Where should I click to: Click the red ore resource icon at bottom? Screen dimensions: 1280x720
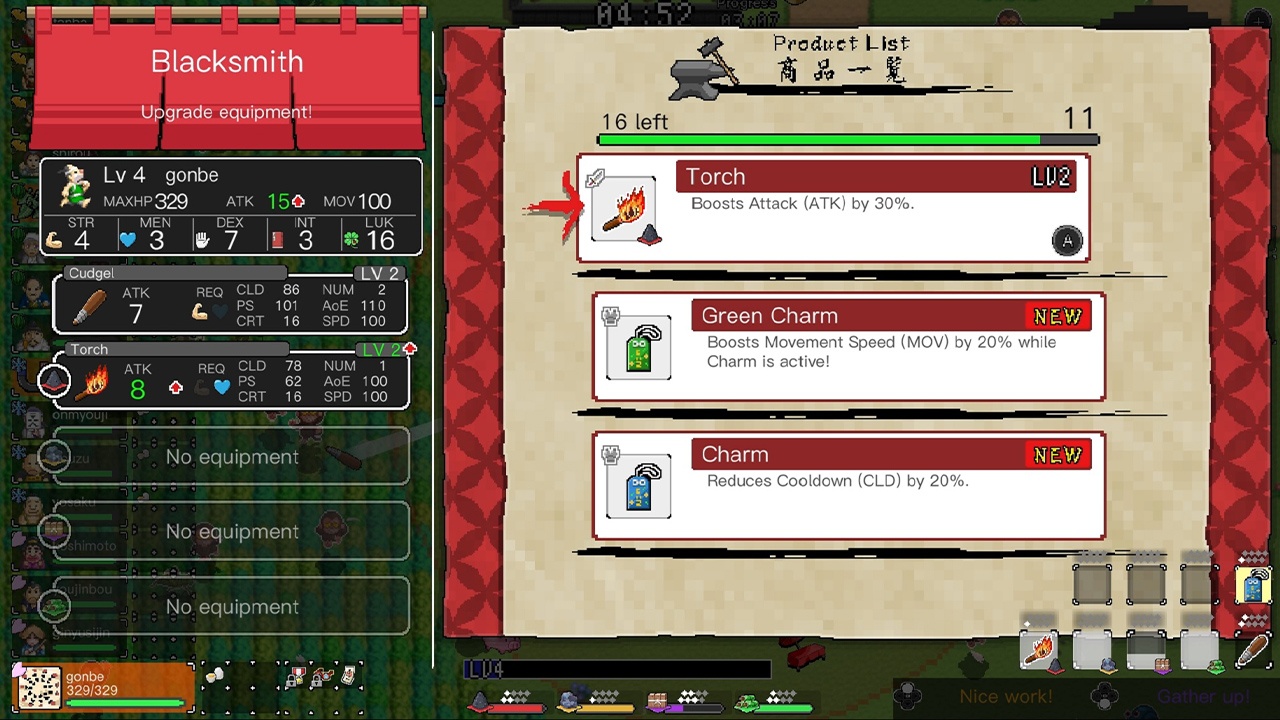479,701
